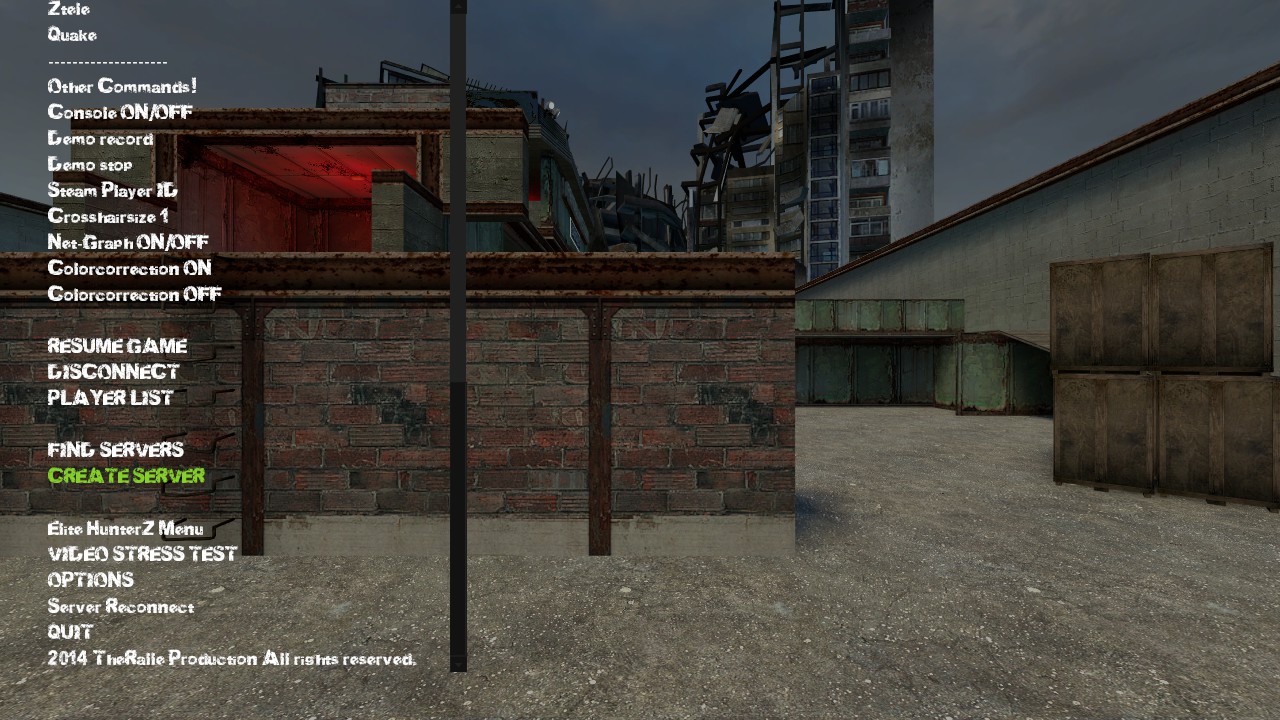Disconnect from the current server

pos(113,372)
